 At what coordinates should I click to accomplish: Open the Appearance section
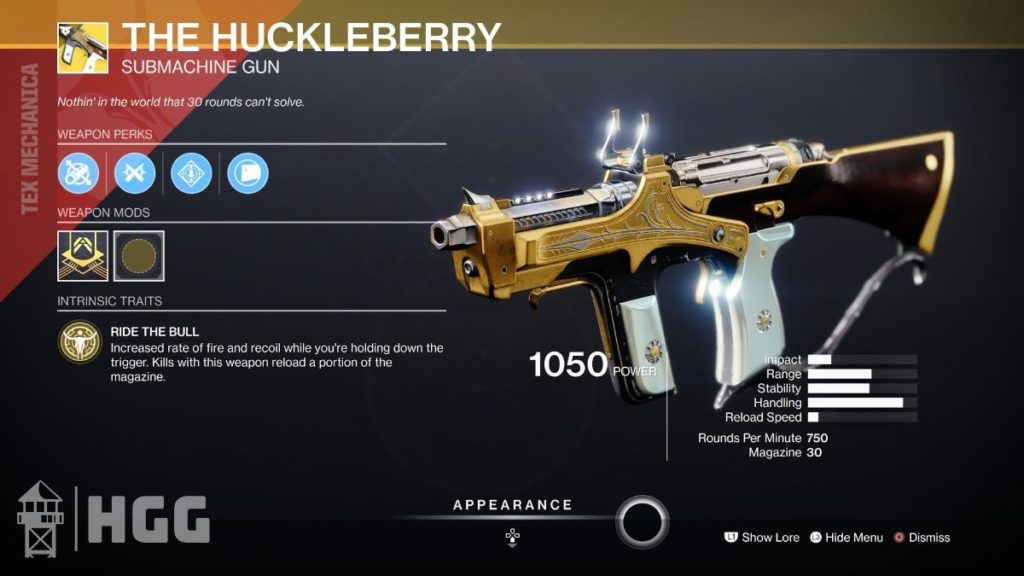click(512, 505)
